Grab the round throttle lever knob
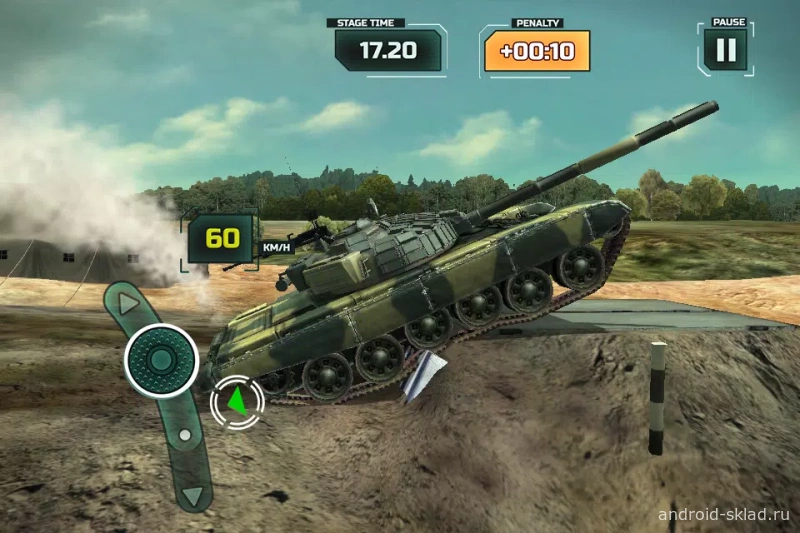Image resolution: width=800 pixels, height=533 pixels. (161, 360)
